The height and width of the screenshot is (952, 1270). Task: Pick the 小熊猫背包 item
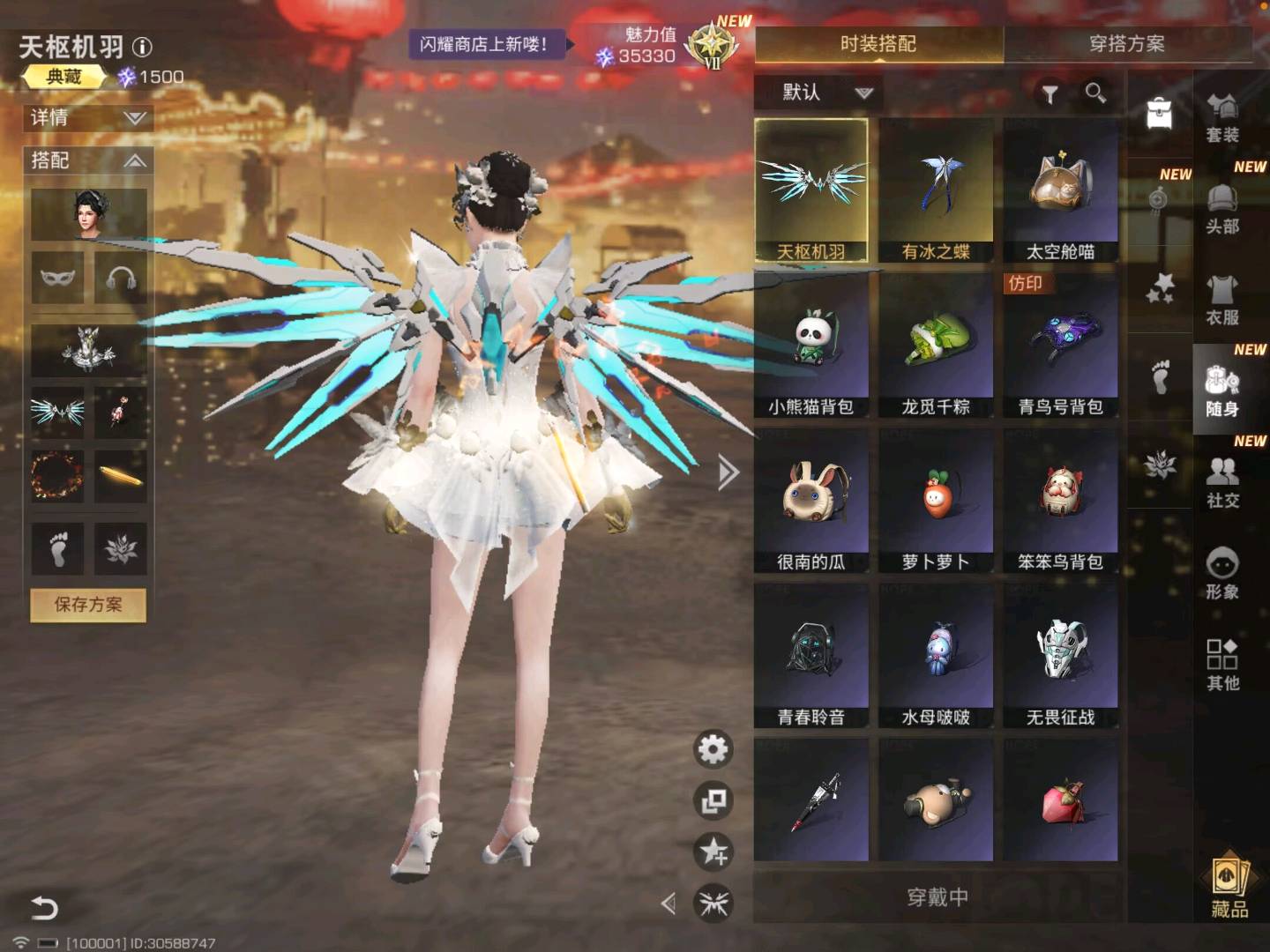pyautogui.click(x=811, y=346)
